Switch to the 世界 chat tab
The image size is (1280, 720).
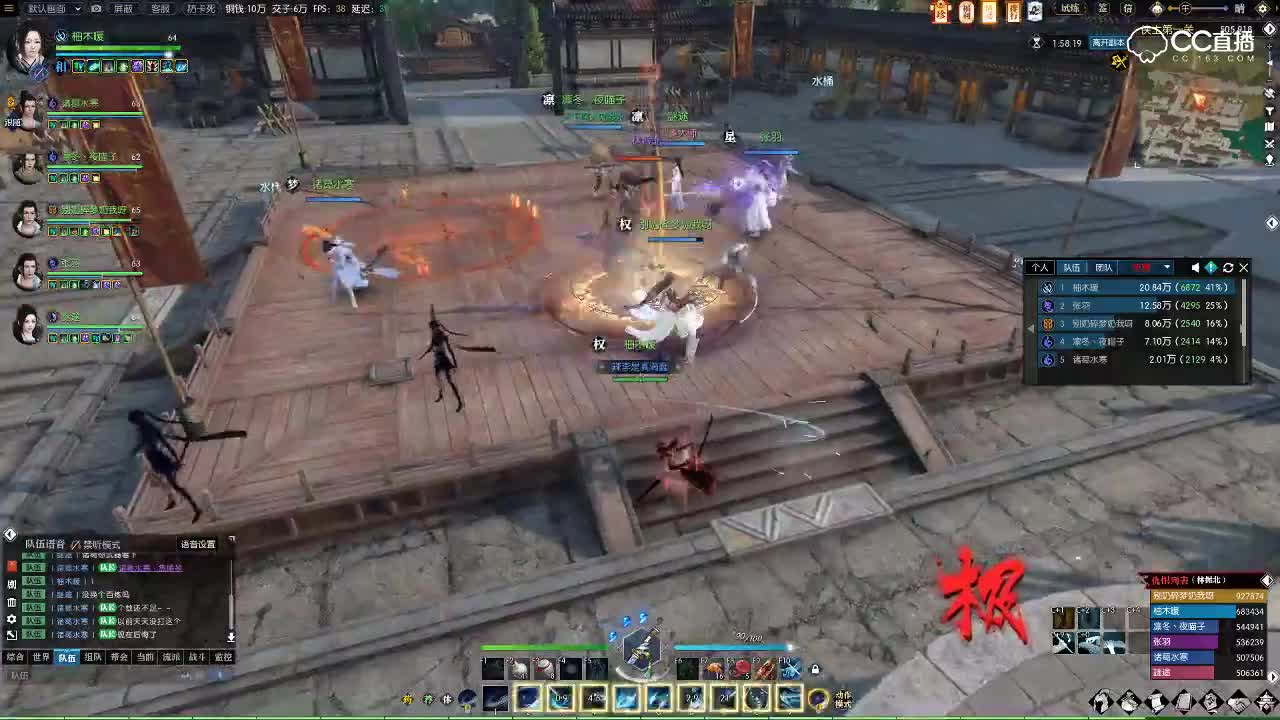click(41, 657)
